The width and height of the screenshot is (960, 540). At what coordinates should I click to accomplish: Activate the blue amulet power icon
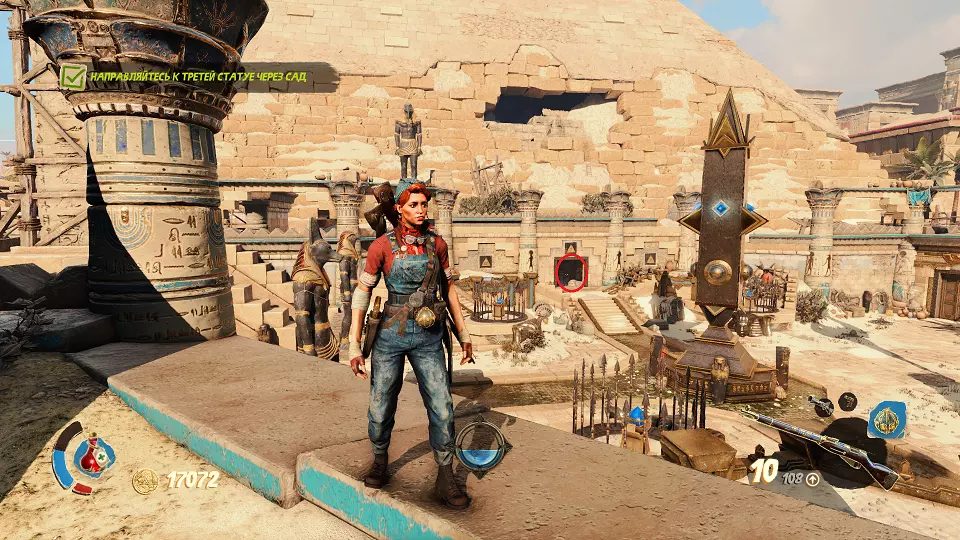[x=887, y=421]
